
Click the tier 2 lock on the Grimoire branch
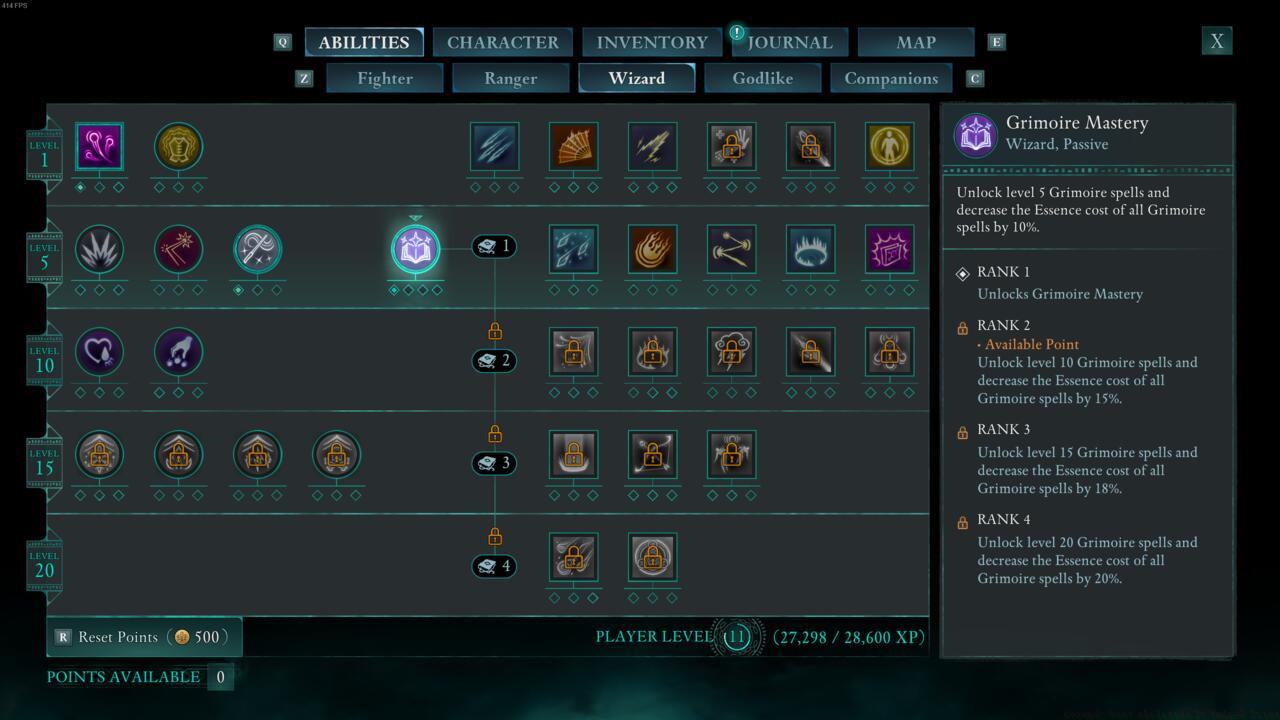click(x=493, y=330)
